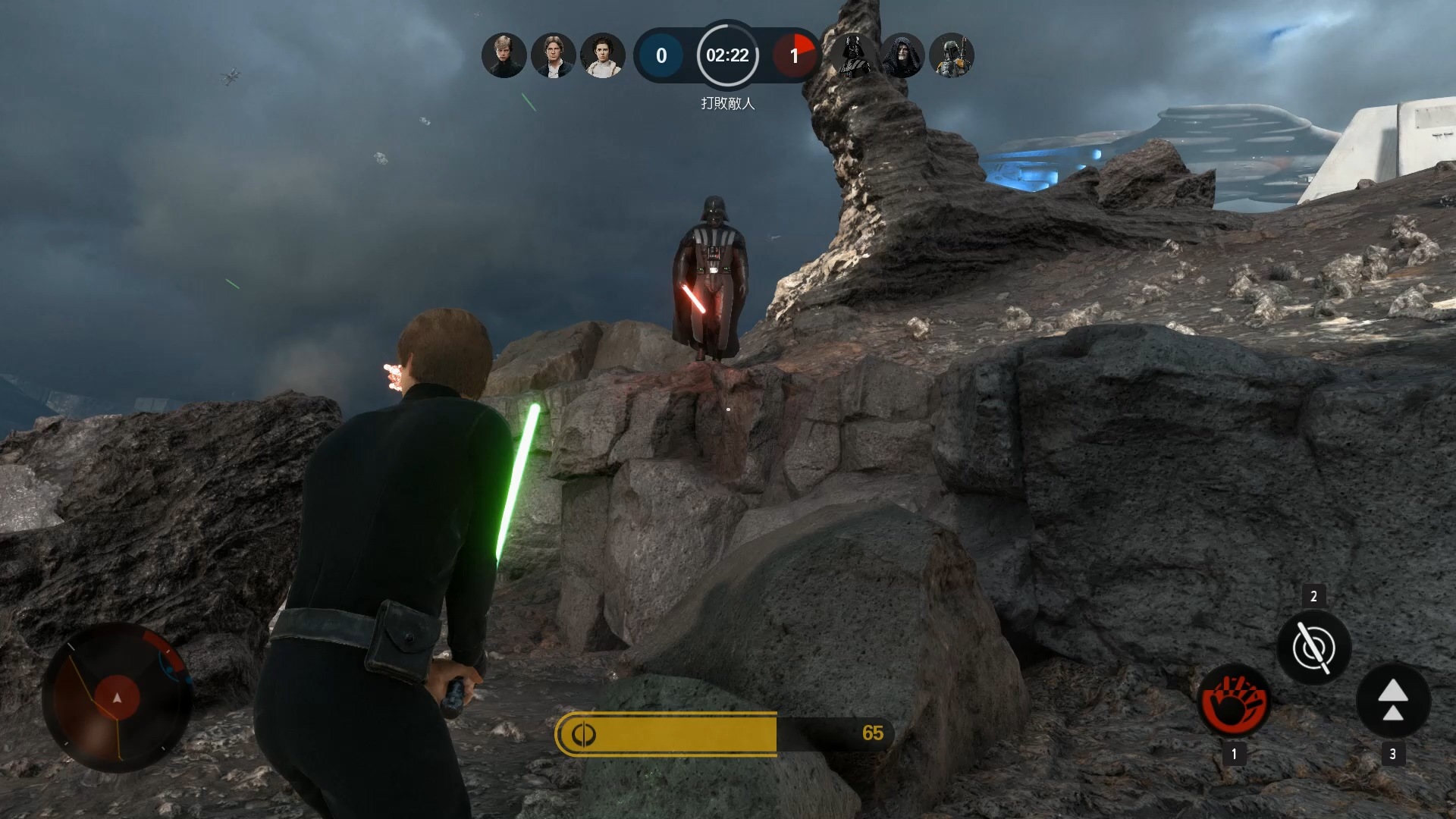Select Han Solo's portrait
This screenshot has height=819, width=1456.
553,55
